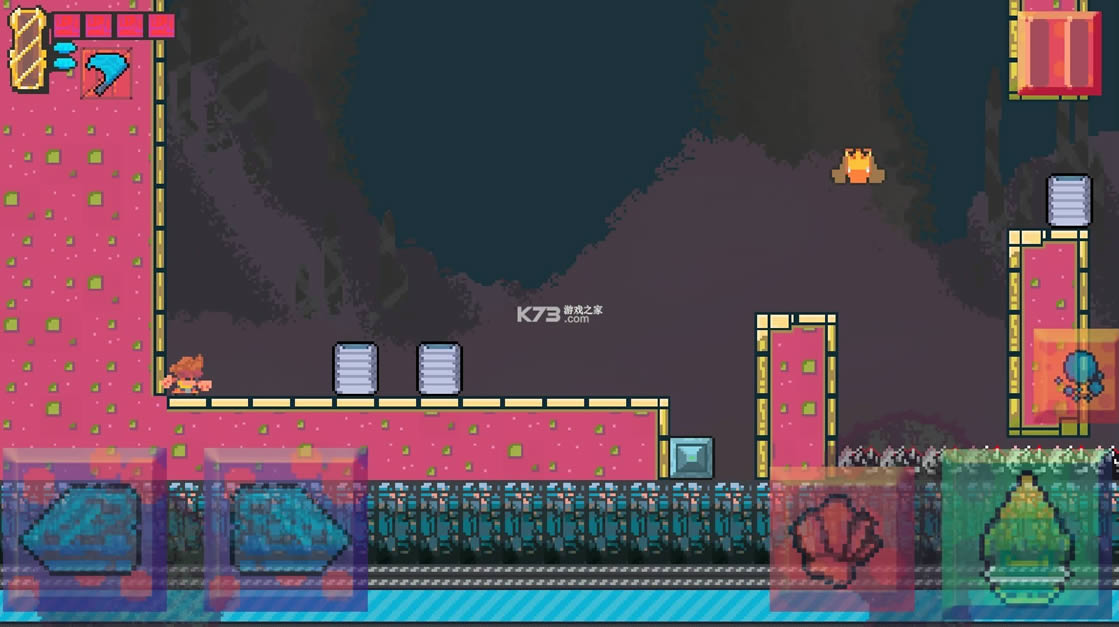
Task: Tap the green up-arrow jump button
Action: (x=1025, y=532)
